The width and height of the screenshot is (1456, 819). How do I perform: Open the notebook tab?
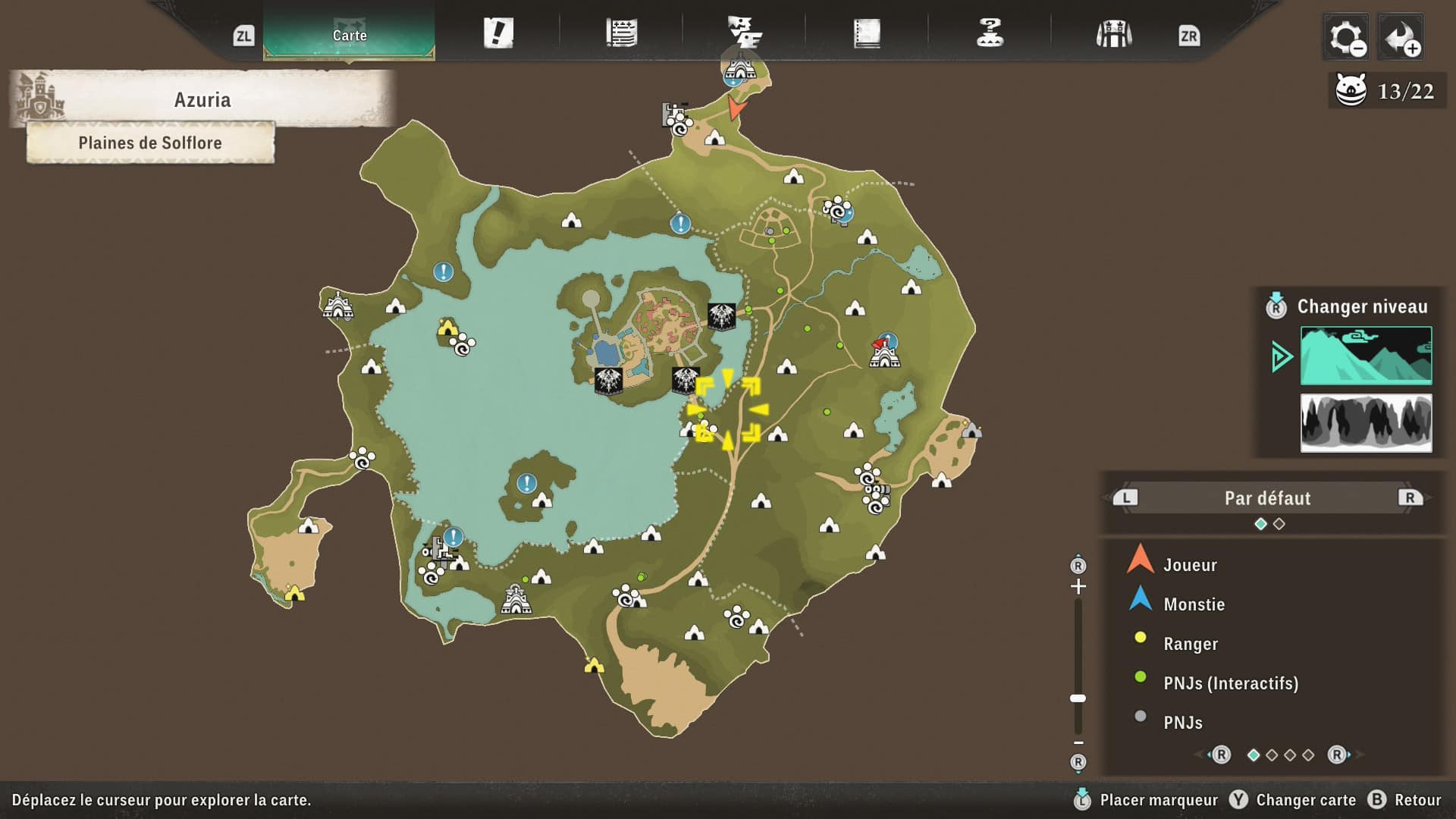(x=867, y=33)
